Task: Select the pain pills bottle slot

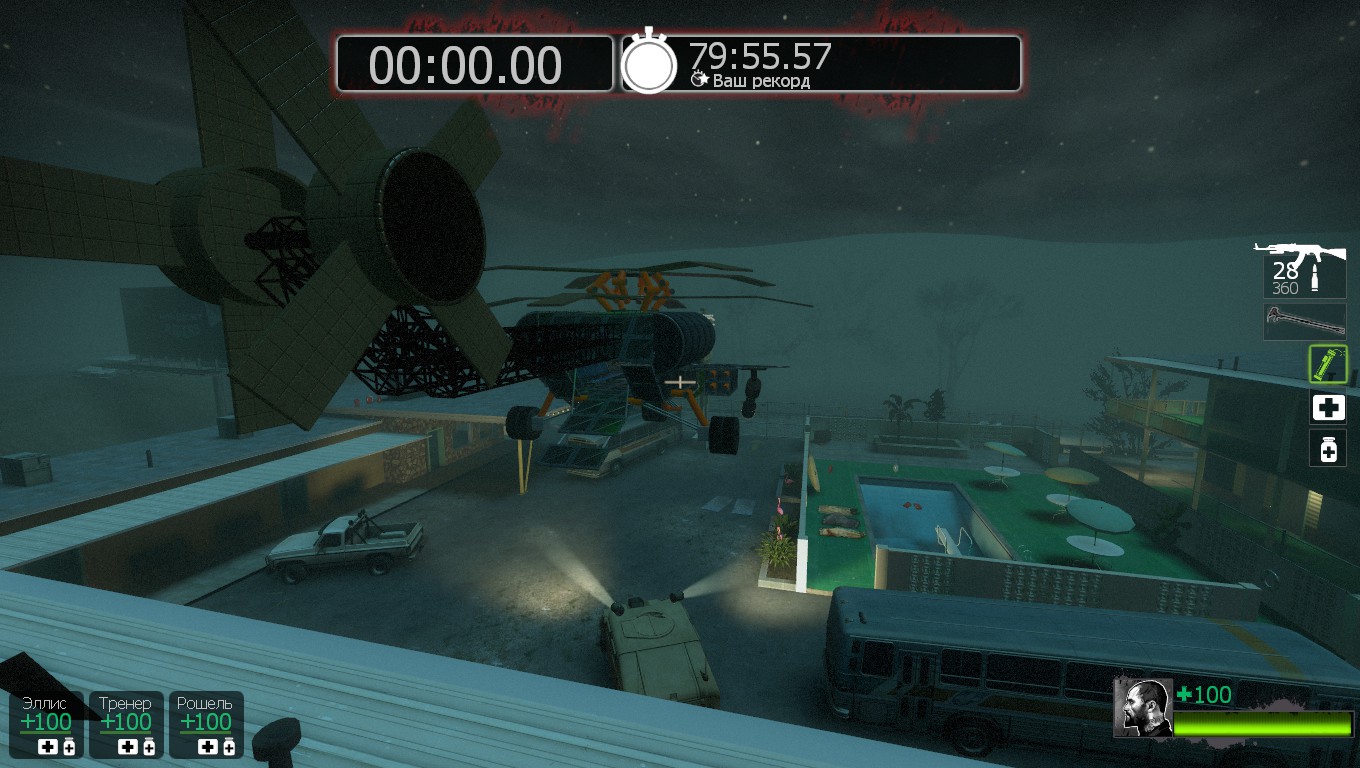Action: point(1328,449)
